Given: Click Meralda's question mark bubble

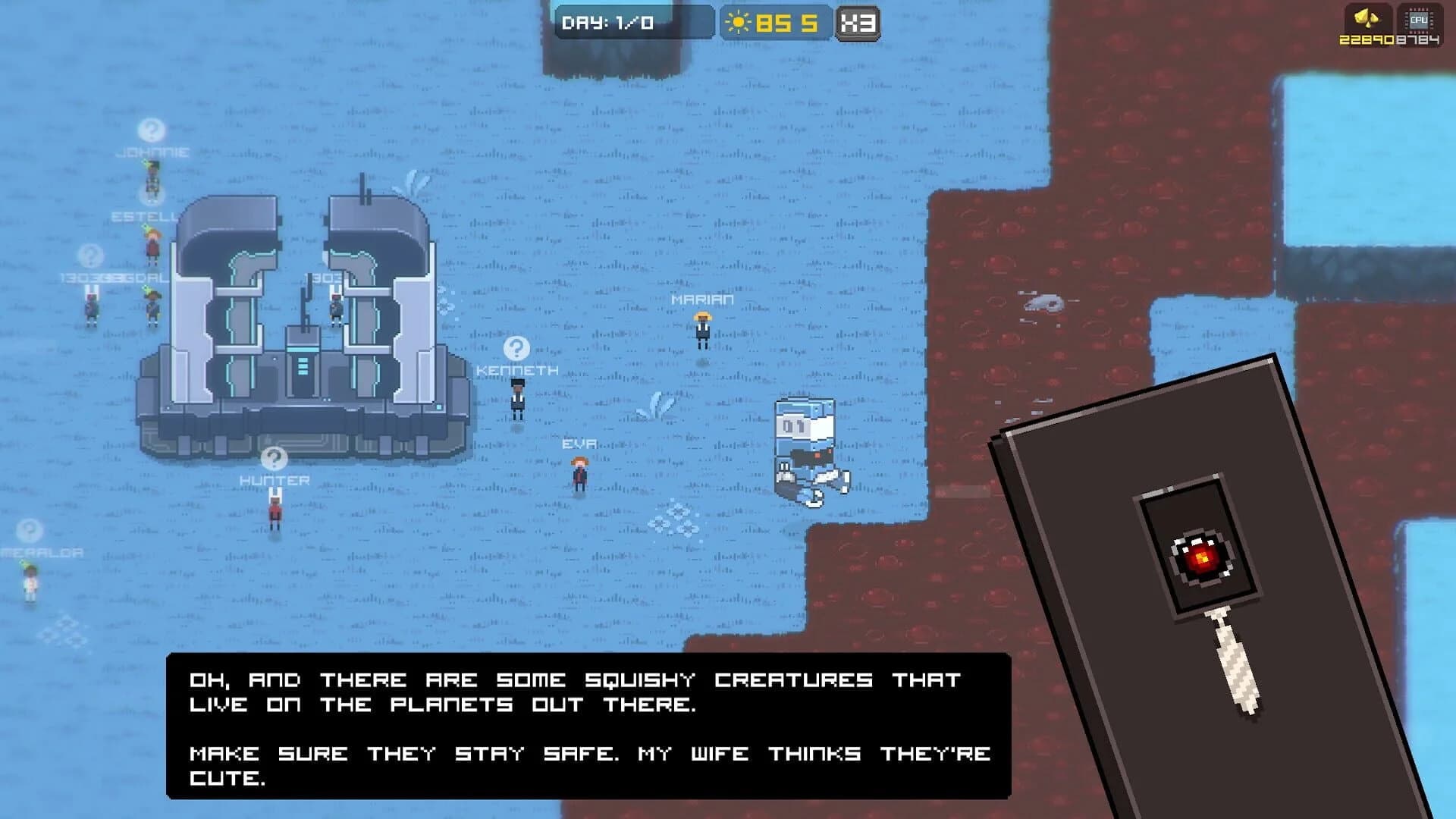Looking at the screenshot, I should pyautogui.click(x=29, y=530).
